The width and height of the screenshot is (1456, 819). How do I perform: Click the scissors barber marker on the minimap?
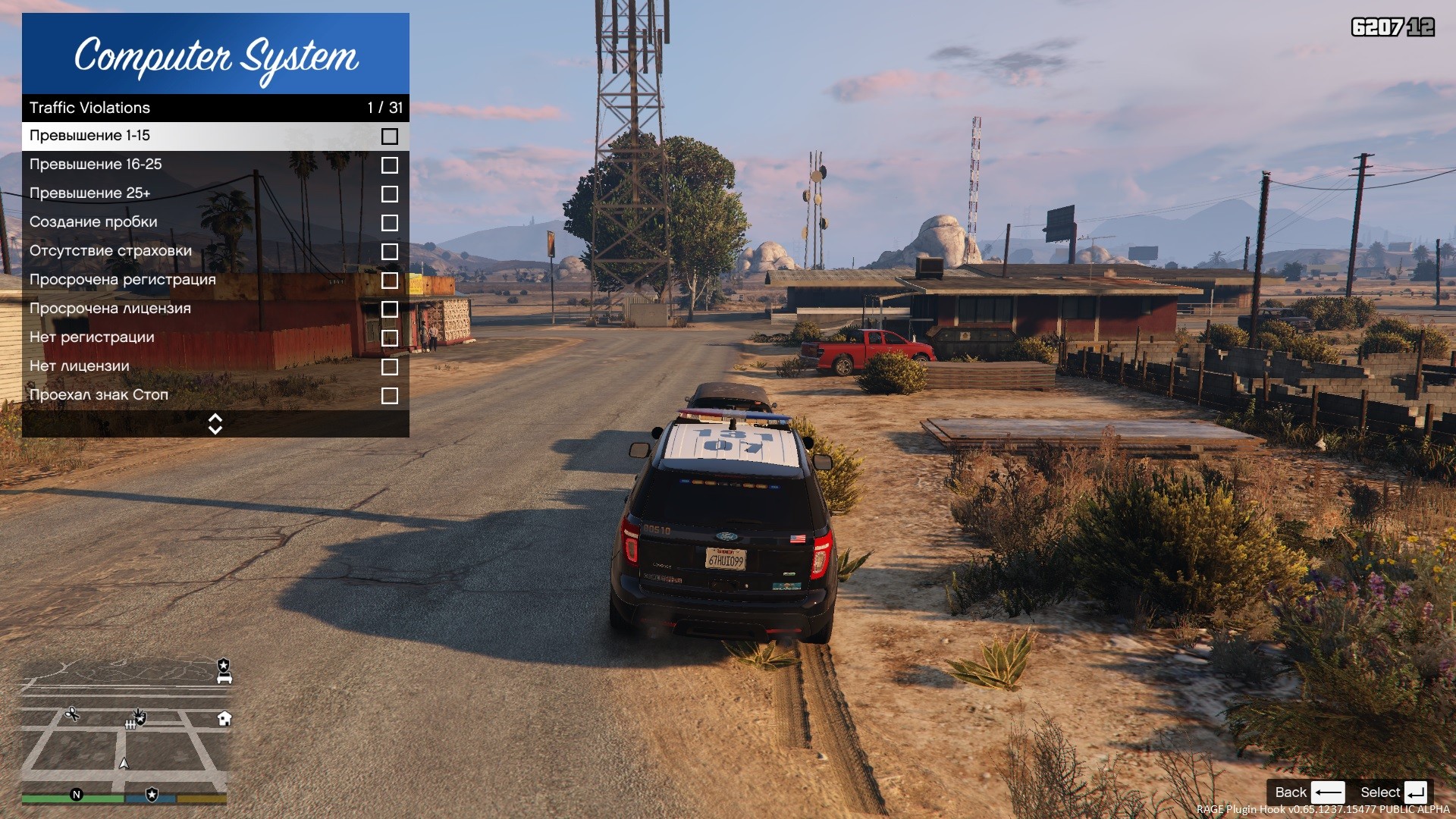[x=72, y=714]
